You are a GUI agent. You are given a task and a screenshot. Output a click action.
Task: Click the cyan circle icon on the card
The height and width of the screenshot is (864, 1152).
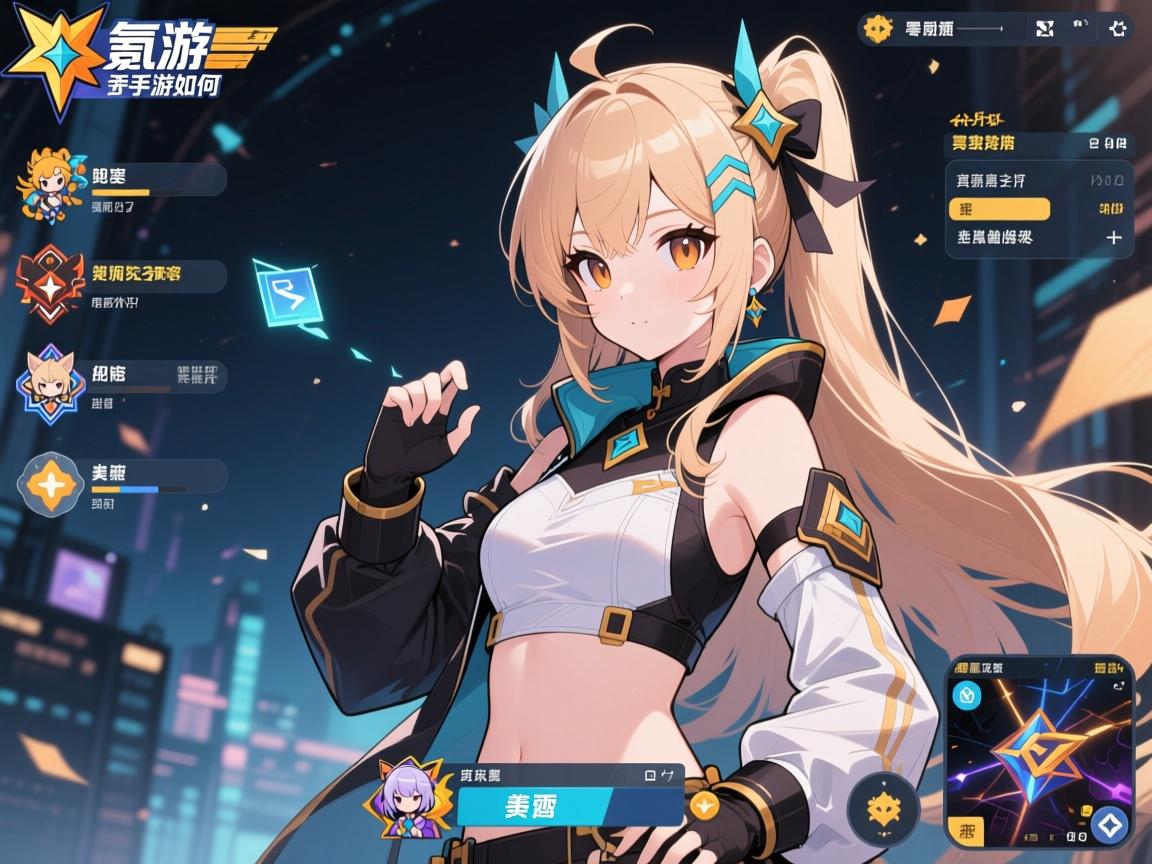pos(968,696)
